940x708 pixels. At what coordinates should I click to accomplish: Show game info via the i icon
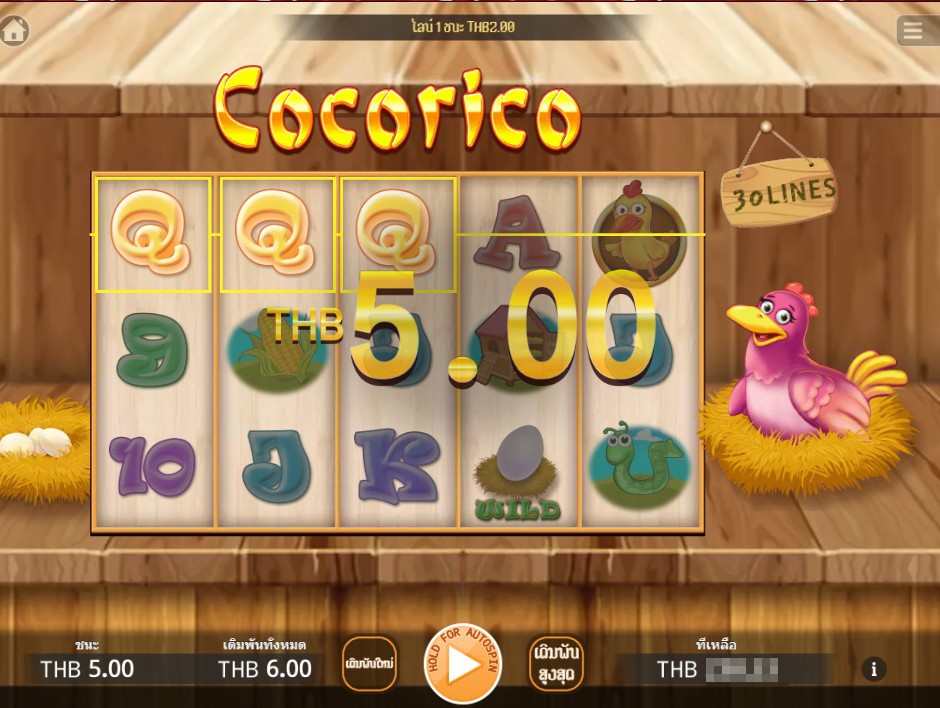point(873,669)
